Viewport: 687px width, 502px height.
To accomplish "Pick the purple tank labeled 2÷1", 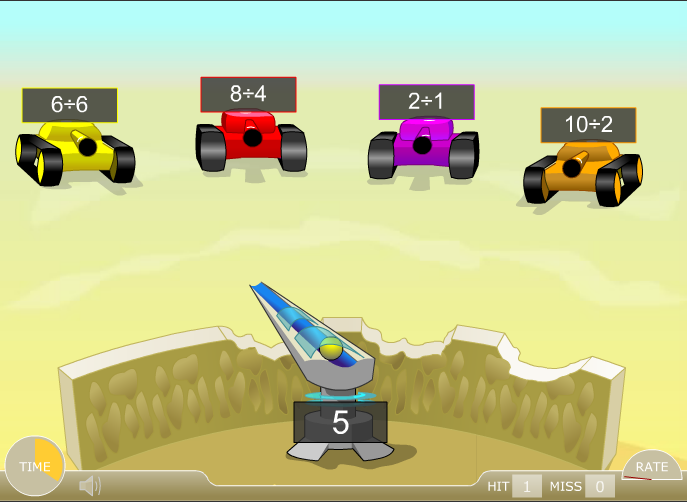I will coord(423,145).
